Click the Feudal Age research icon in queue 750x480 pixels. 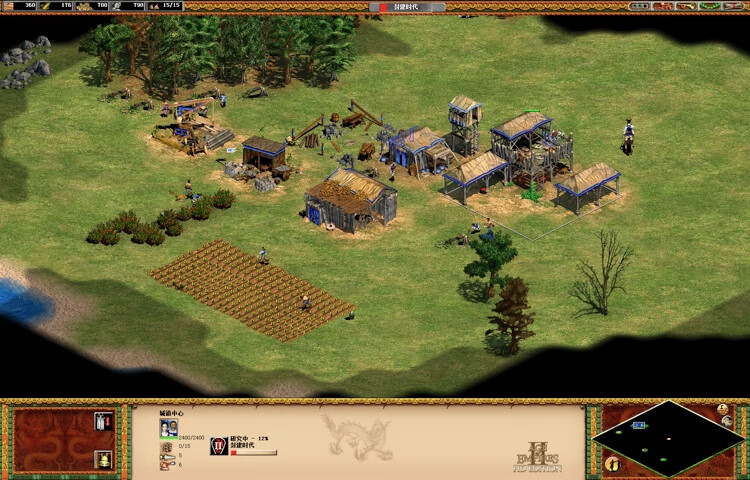pyautogui.click(x=219, y=446)
